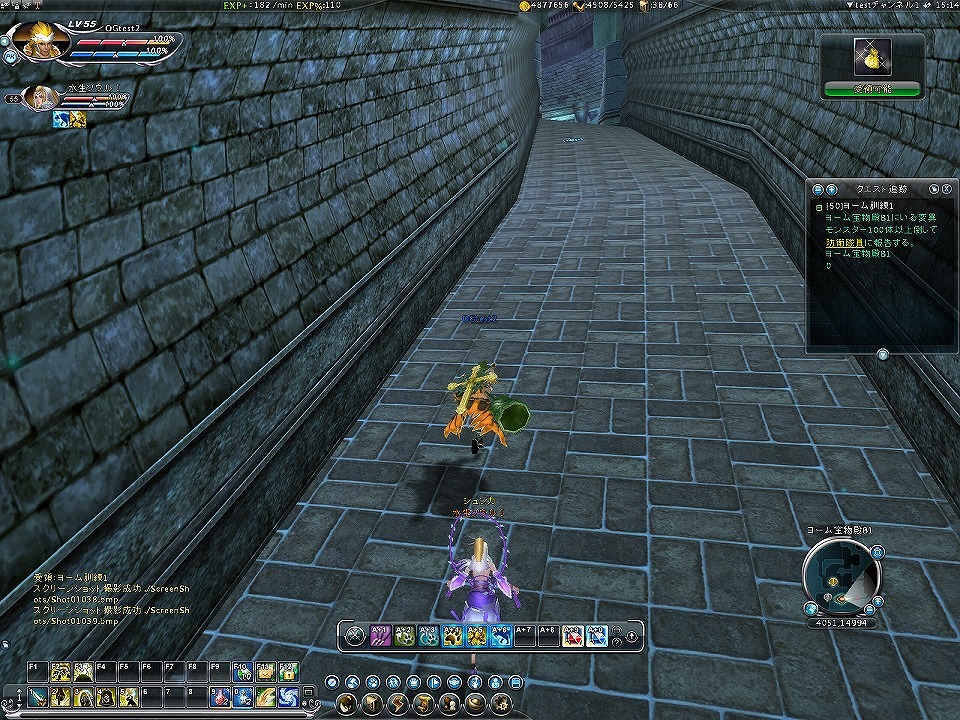Close the クエスト追跡 quest tracker panel
Screen dimensions: 960x720
[947, 188]
